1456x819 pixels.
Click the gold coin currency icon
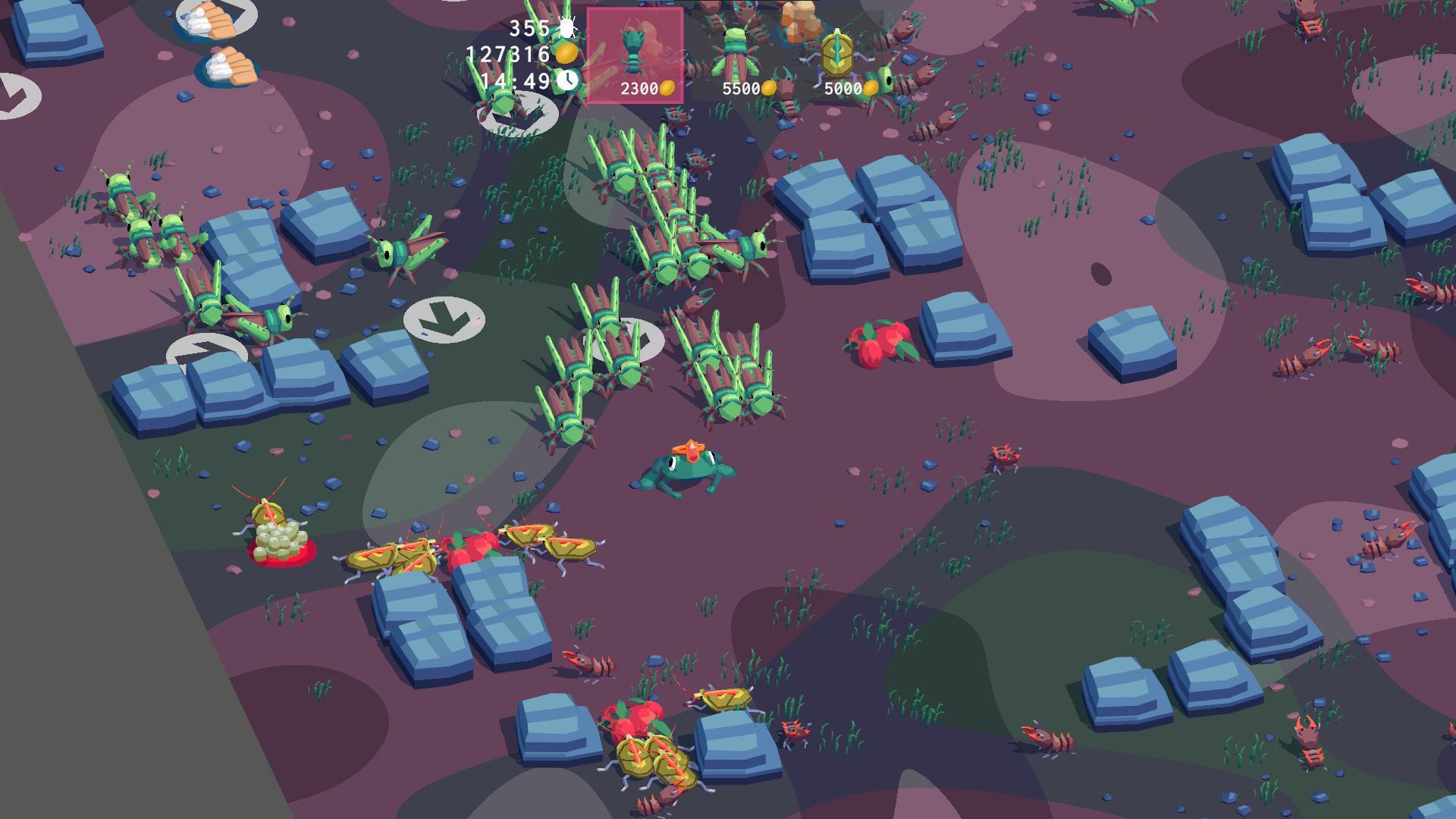pyautogui.click(x=566, y=53)
